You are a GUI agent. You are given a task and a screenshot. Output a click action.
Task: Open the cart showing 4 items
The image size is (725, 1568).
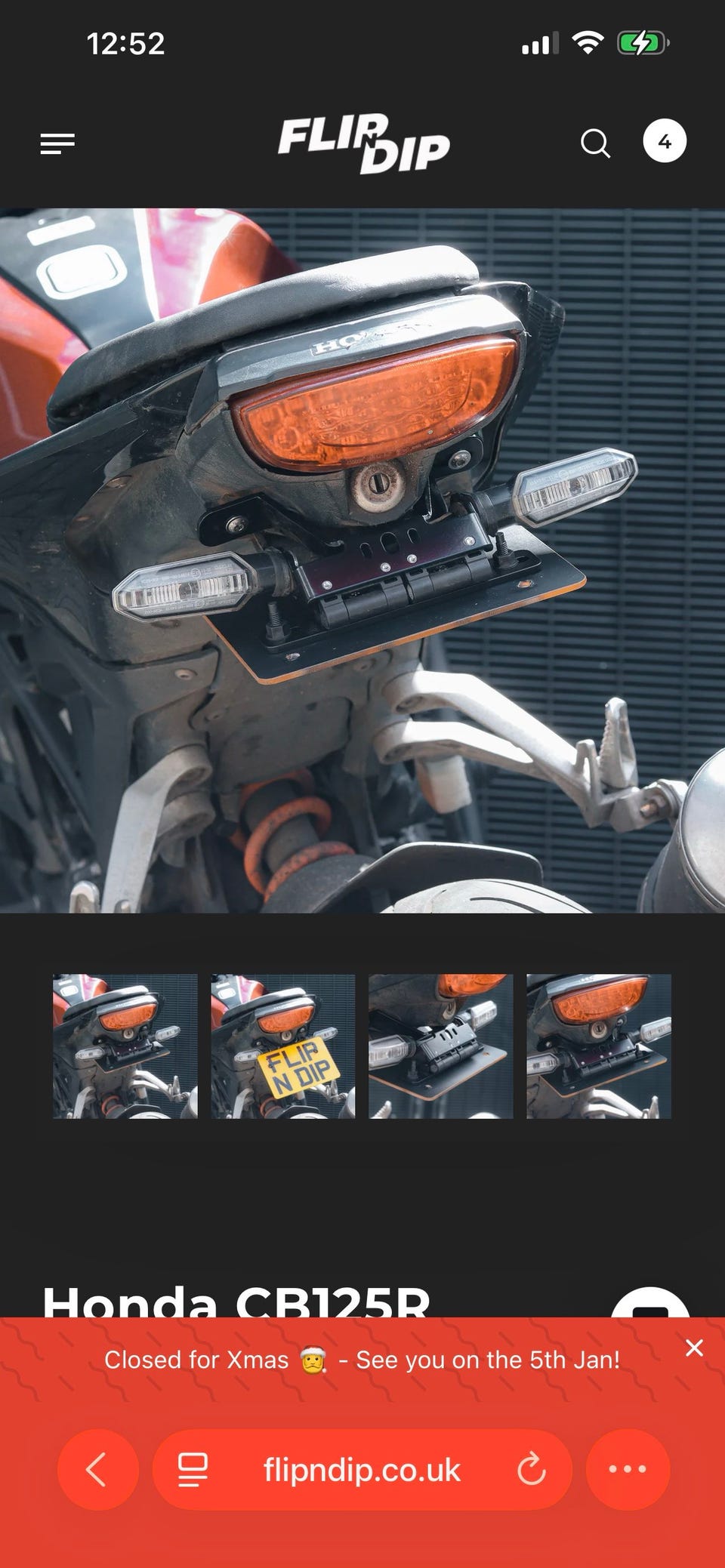(664, 141)
